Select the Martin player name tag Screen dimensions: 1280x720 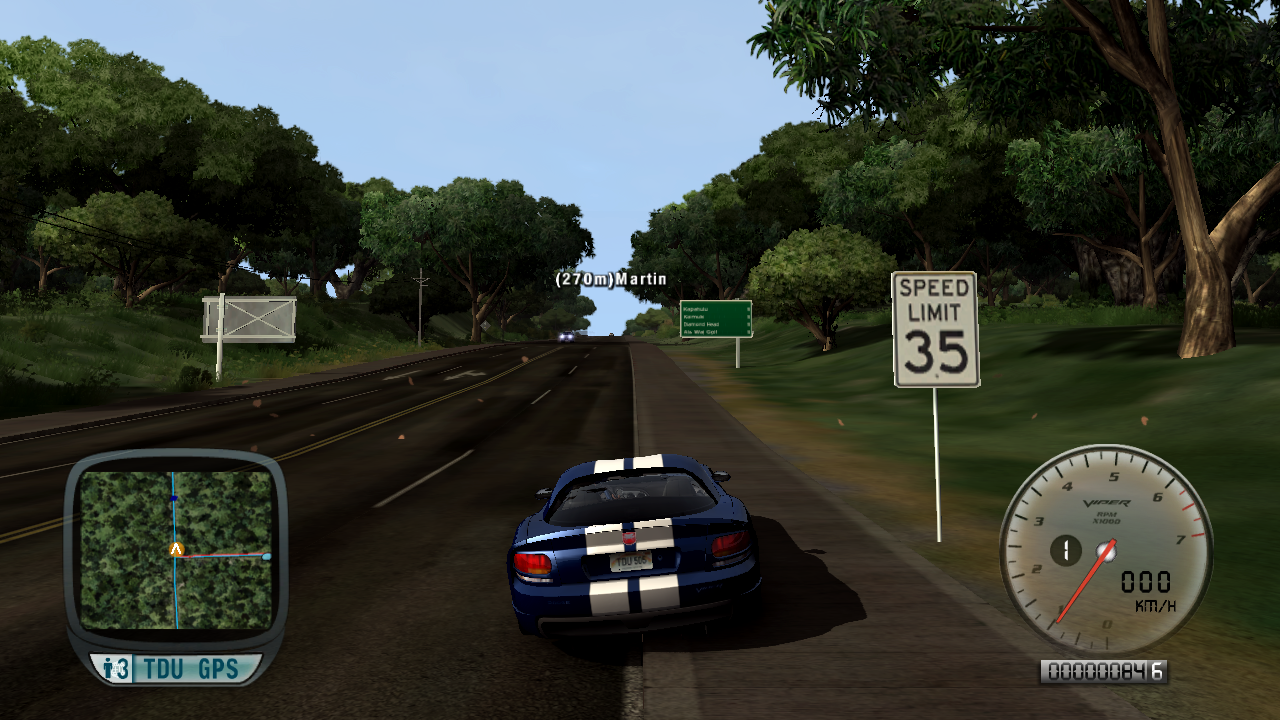click(x=611, y=279)
